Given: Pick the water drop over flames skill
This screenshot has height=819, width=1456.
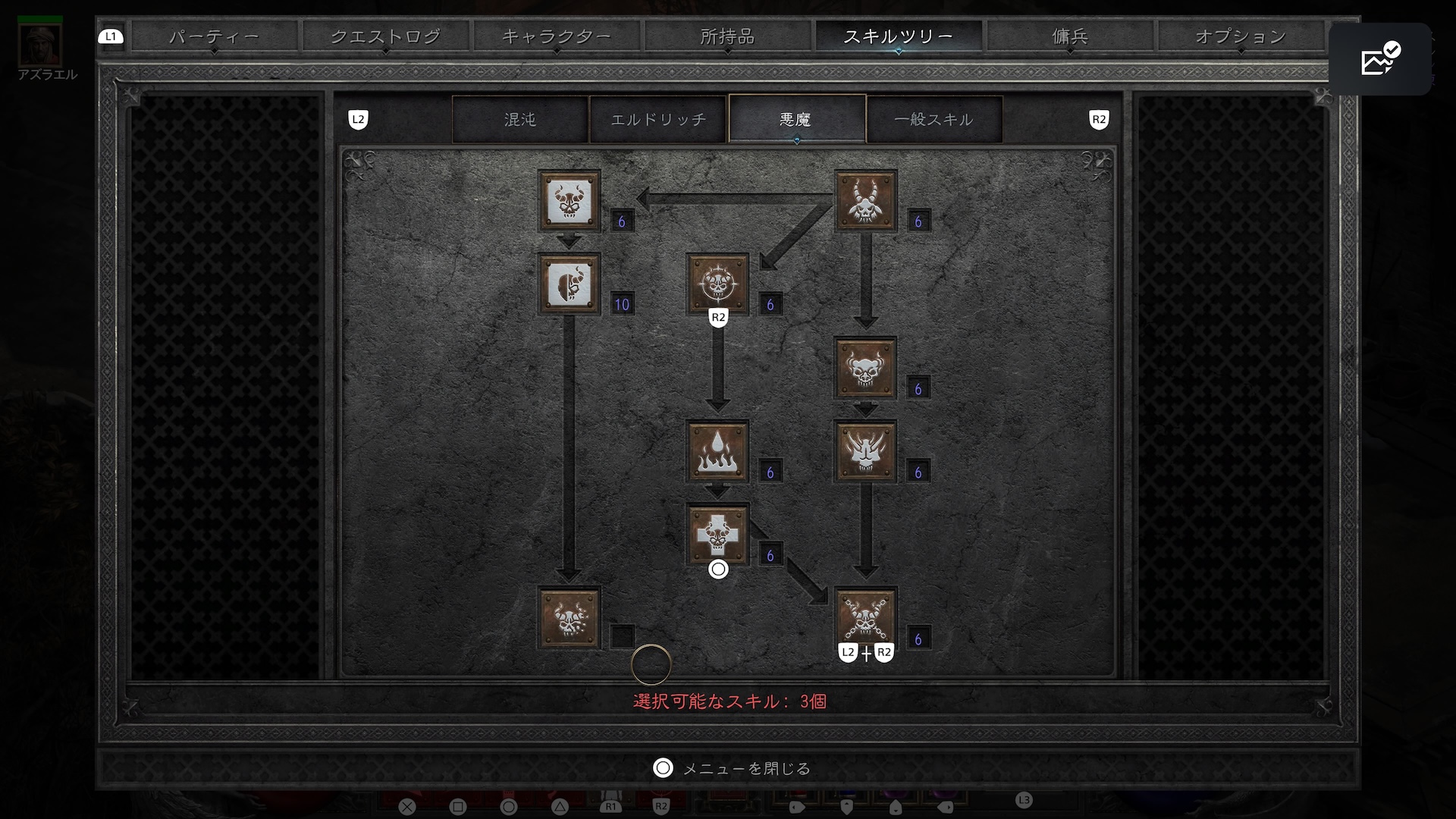Looking at the screenshot, I should click(717, 452).
